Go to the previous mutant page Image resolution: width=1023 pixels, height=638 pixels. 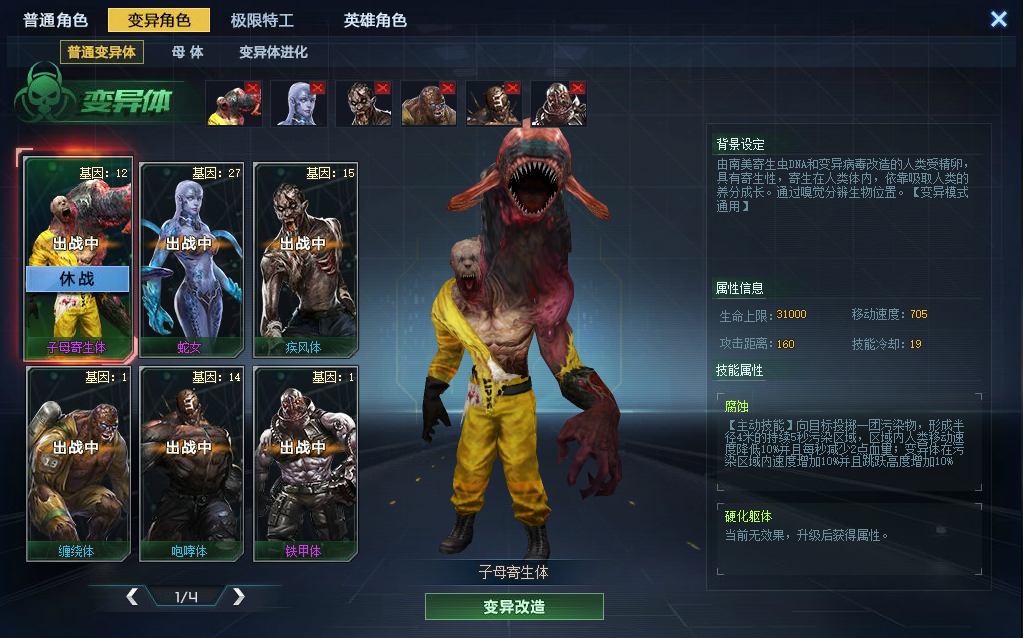click(132, 597)
